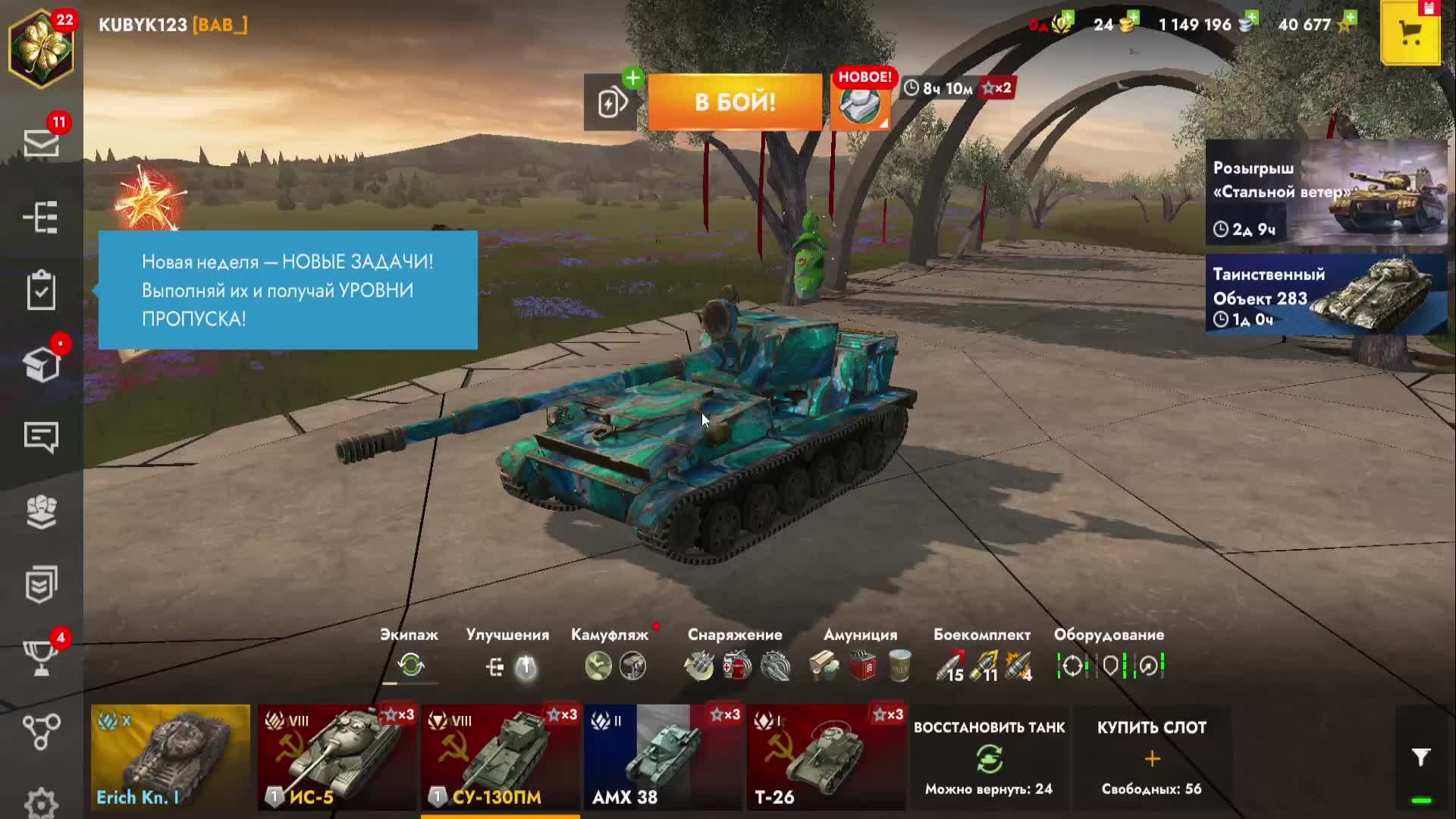Open missions clipboard icon
This screenshot has width=1456, height=819.
41,290
